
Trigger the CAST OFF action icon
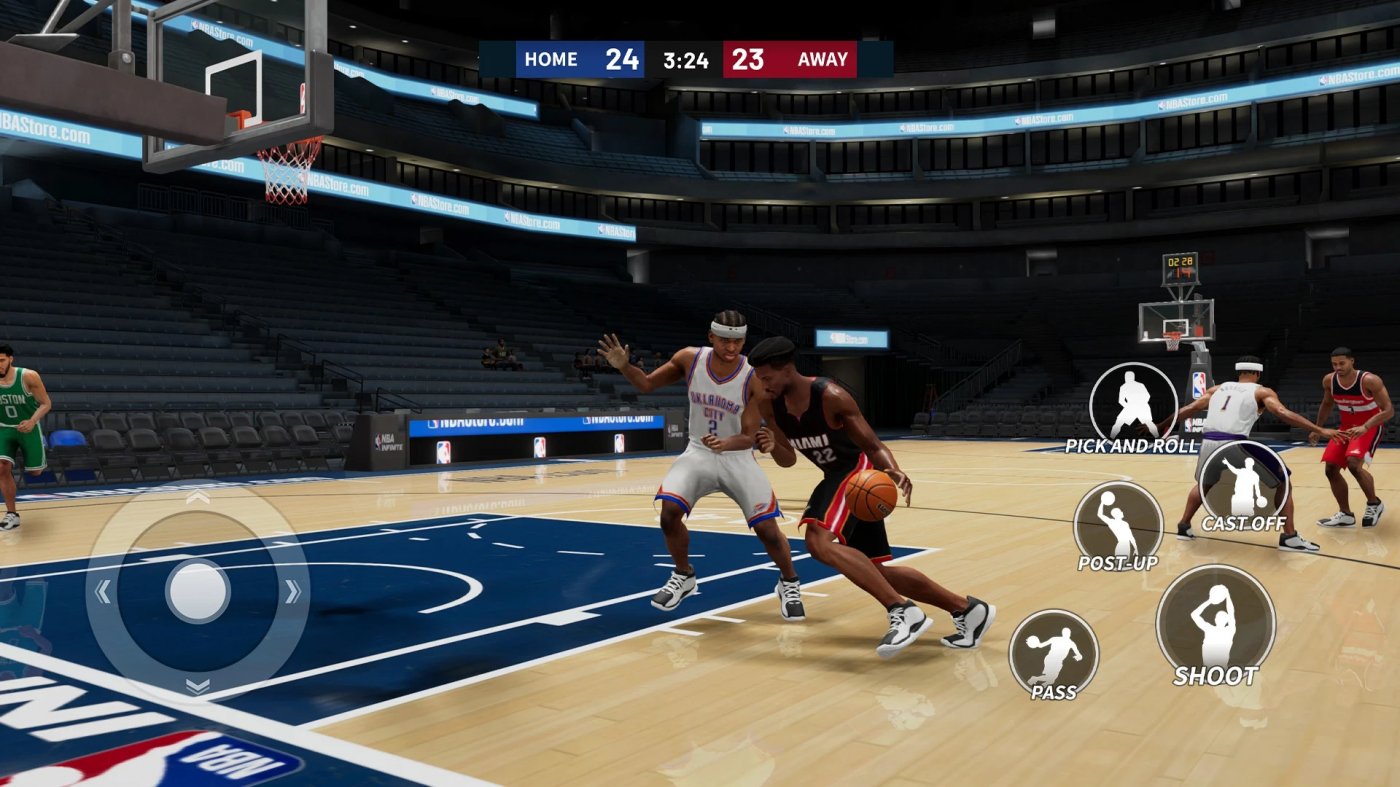click(x=1243, y=480)
